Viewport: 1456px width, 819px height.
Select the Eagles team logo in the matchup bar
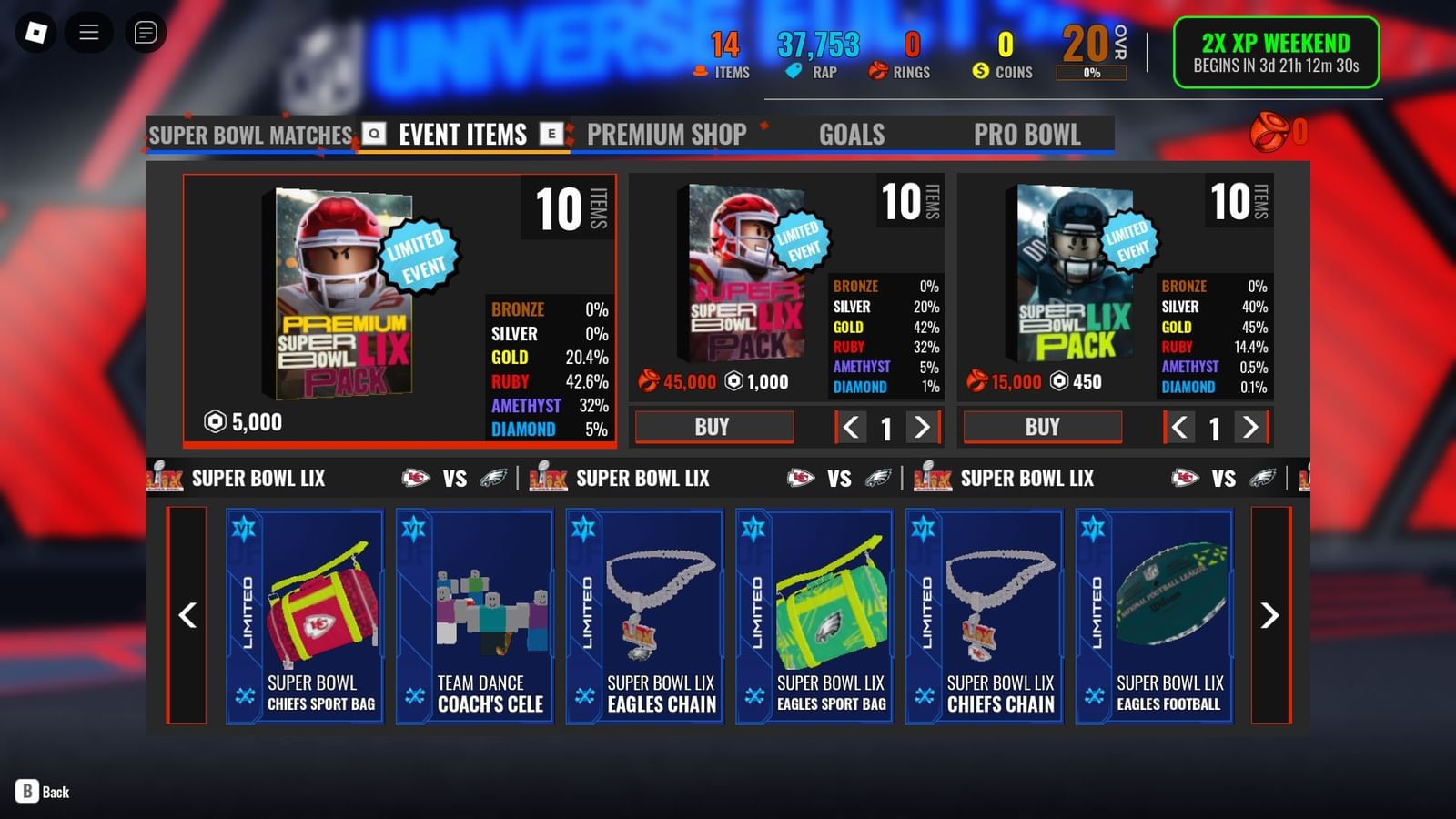[491, 478]
